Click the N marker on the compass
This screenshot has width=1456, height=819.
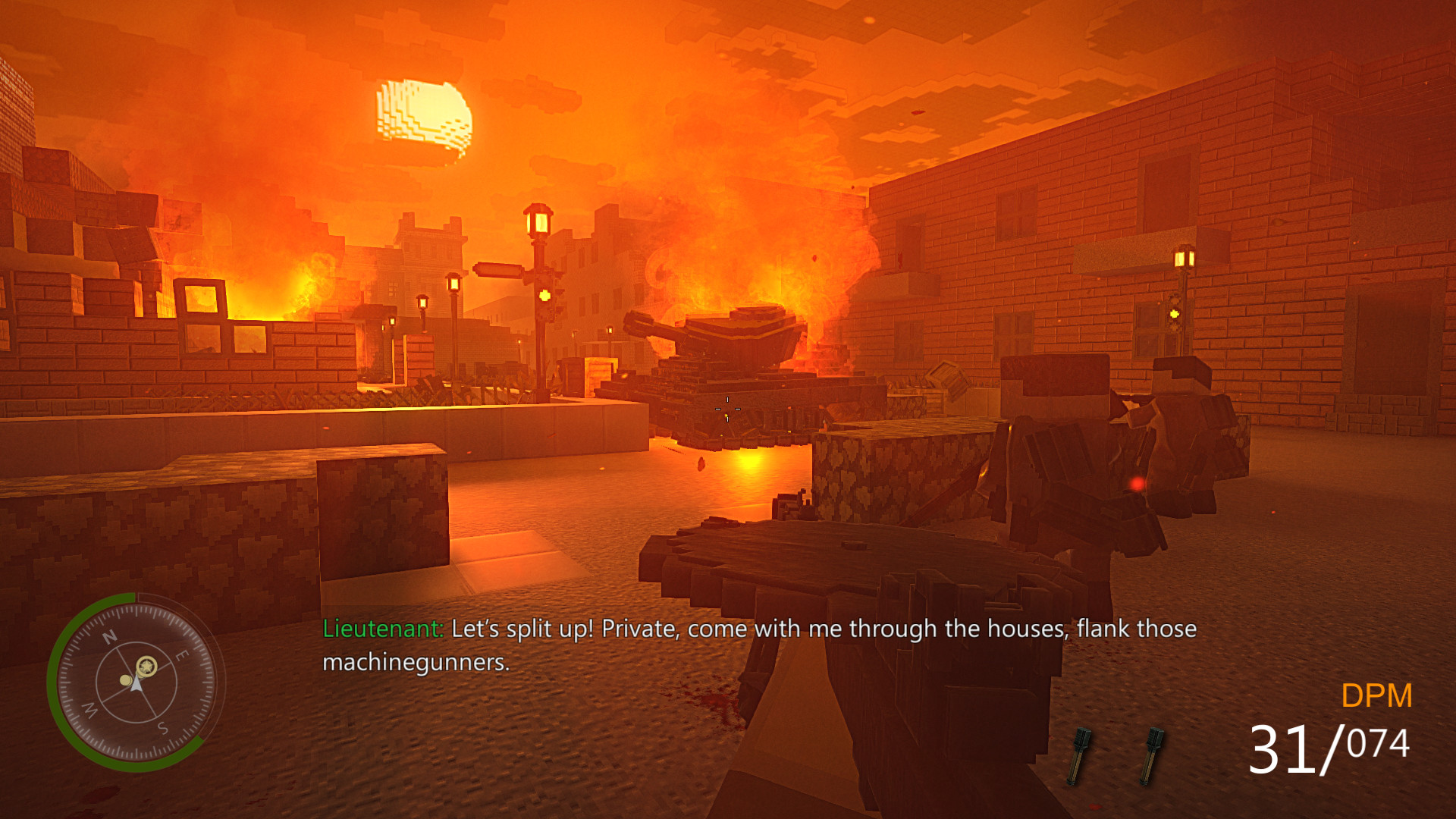(x=109, y=638)
